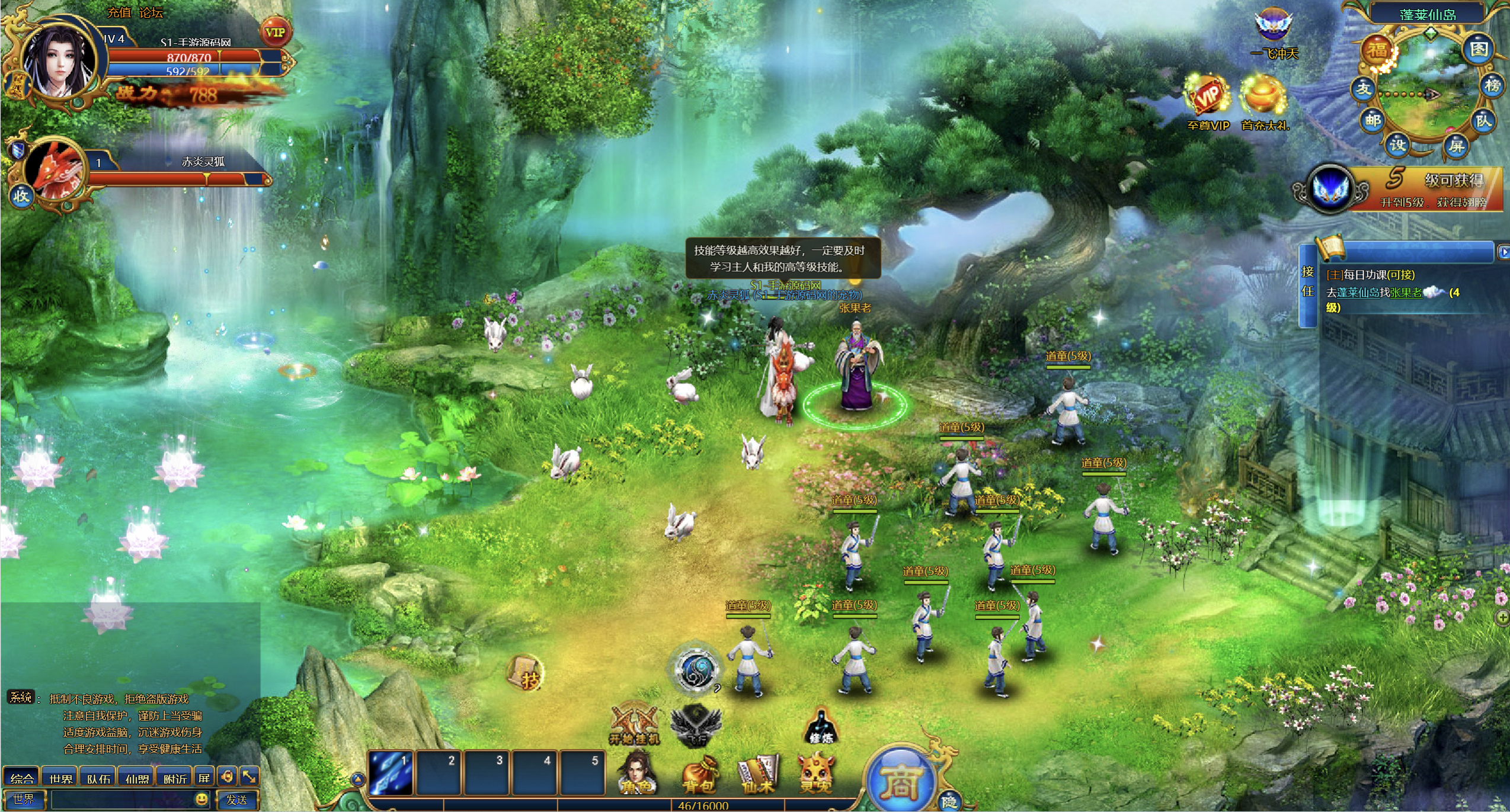Recall the pet with the 收 button
The width and height of the screenshot is (1510, 812).
click(21, 196)
